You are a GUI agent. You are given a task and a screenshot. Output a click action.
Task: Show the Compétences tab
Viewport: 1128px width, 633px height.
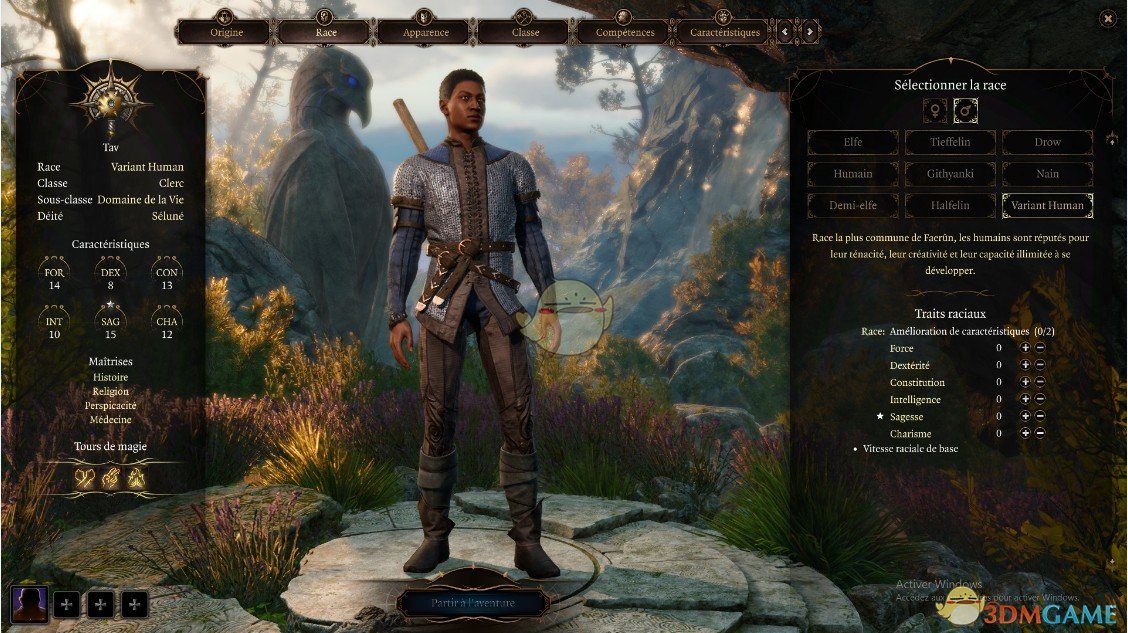[x=623, y=32]
